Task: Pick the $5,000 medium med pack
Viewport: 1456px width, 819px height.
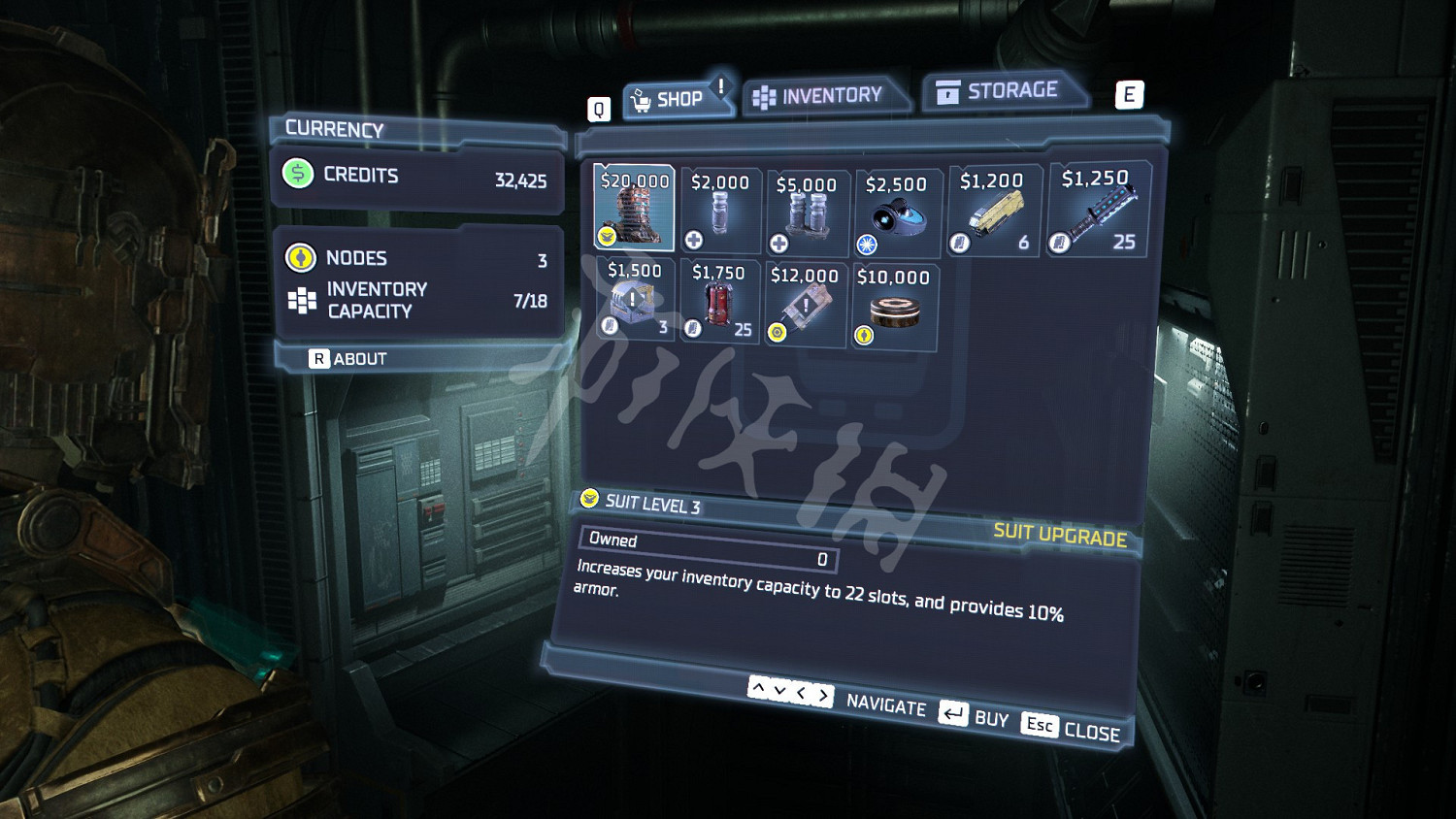Action: coord(806,213)
